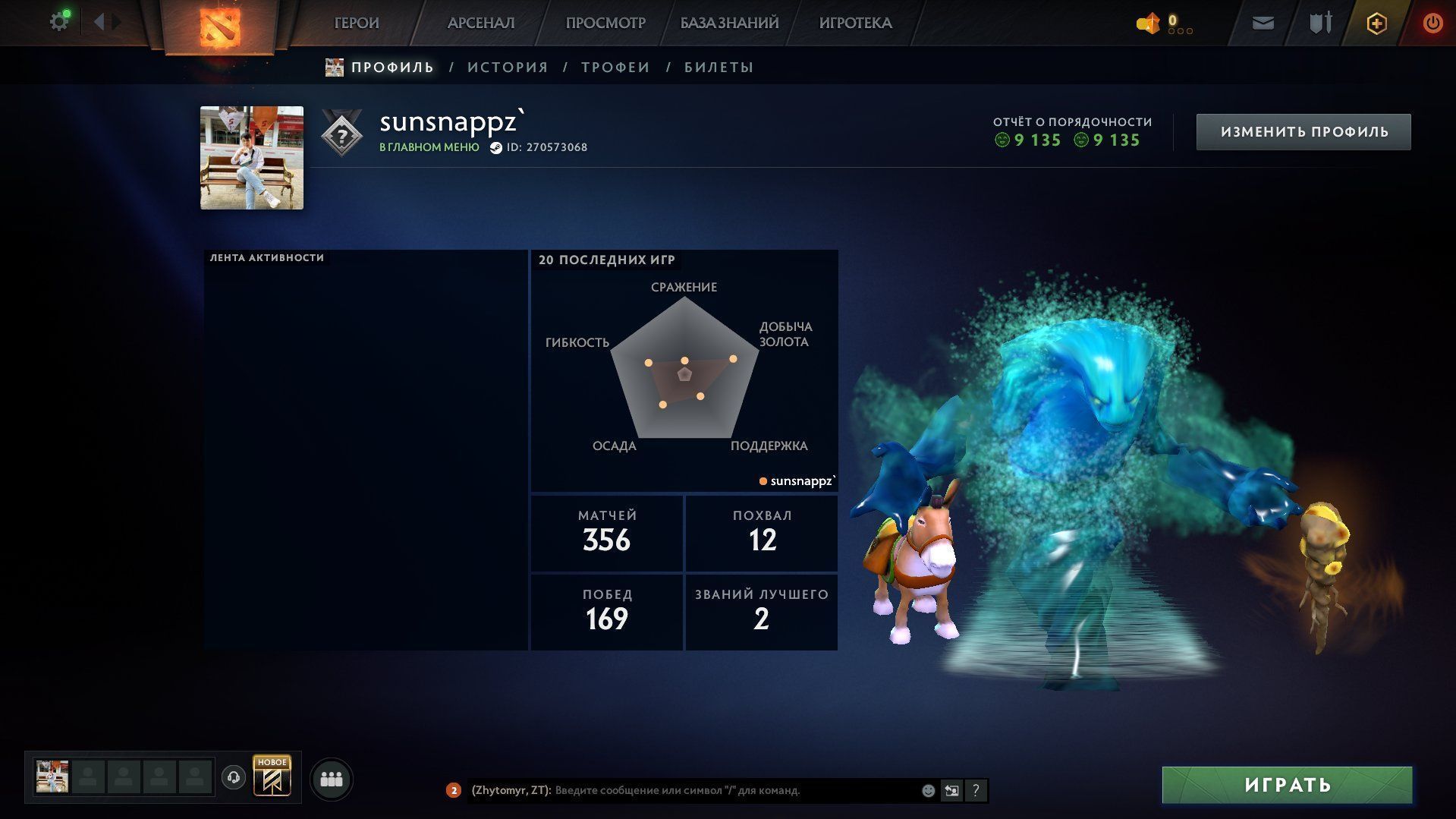Open the АРСЕНАЛ menu
The image size is (1456, 819).
(481, 23)
